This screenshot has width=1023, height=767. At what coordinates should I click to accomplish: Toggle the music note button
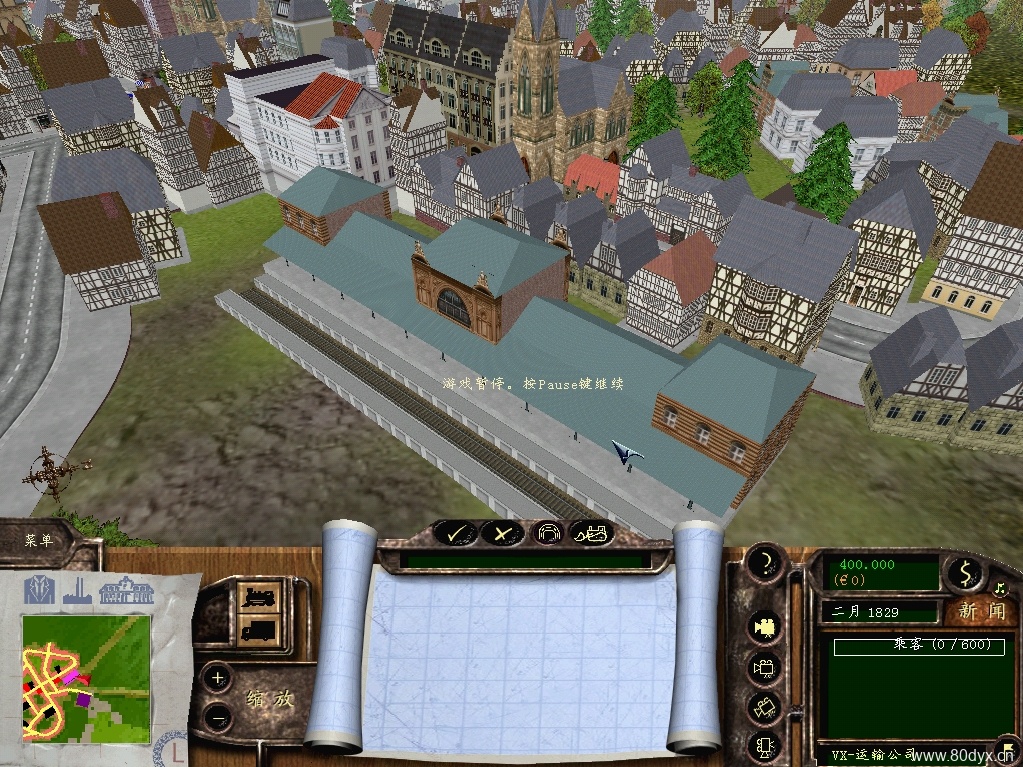tap(998, 587)
